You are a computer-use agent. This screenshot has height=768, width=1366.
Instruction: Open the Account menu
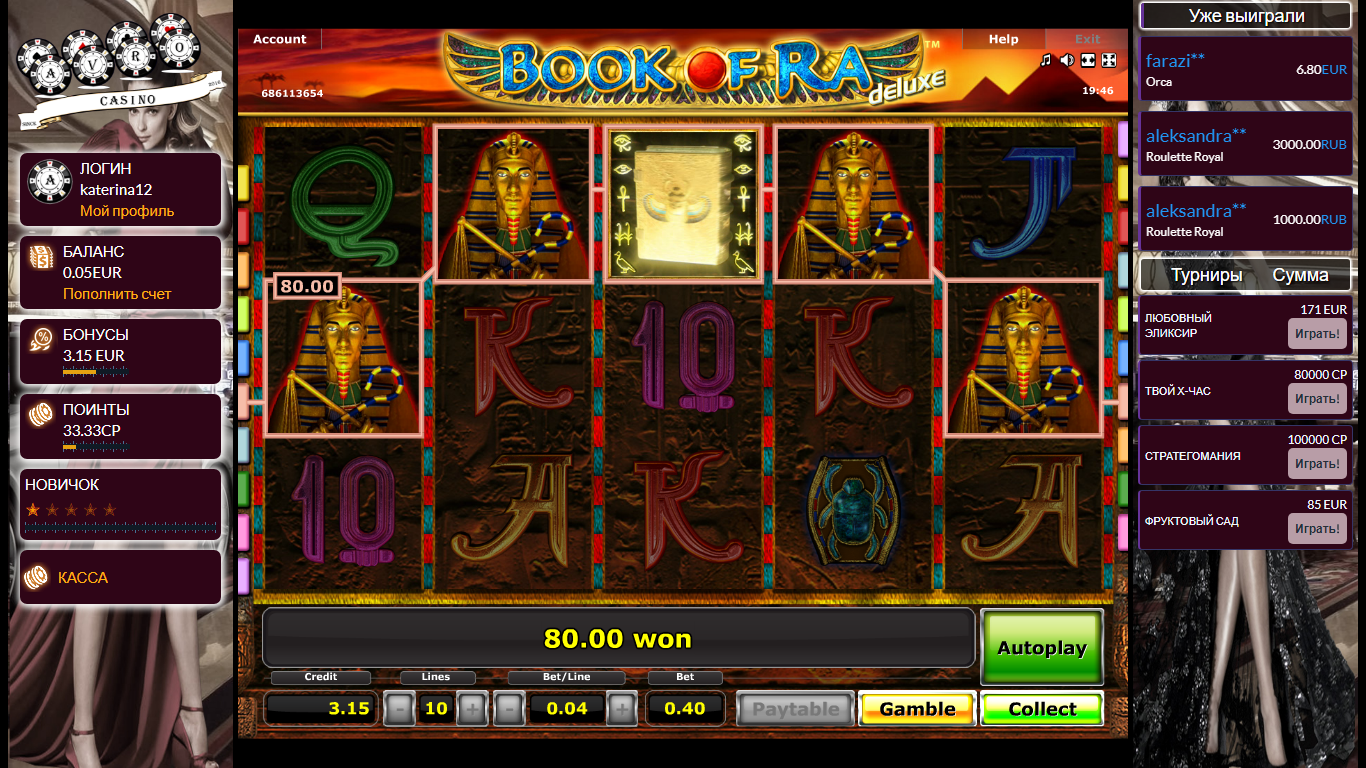[278, 39]
